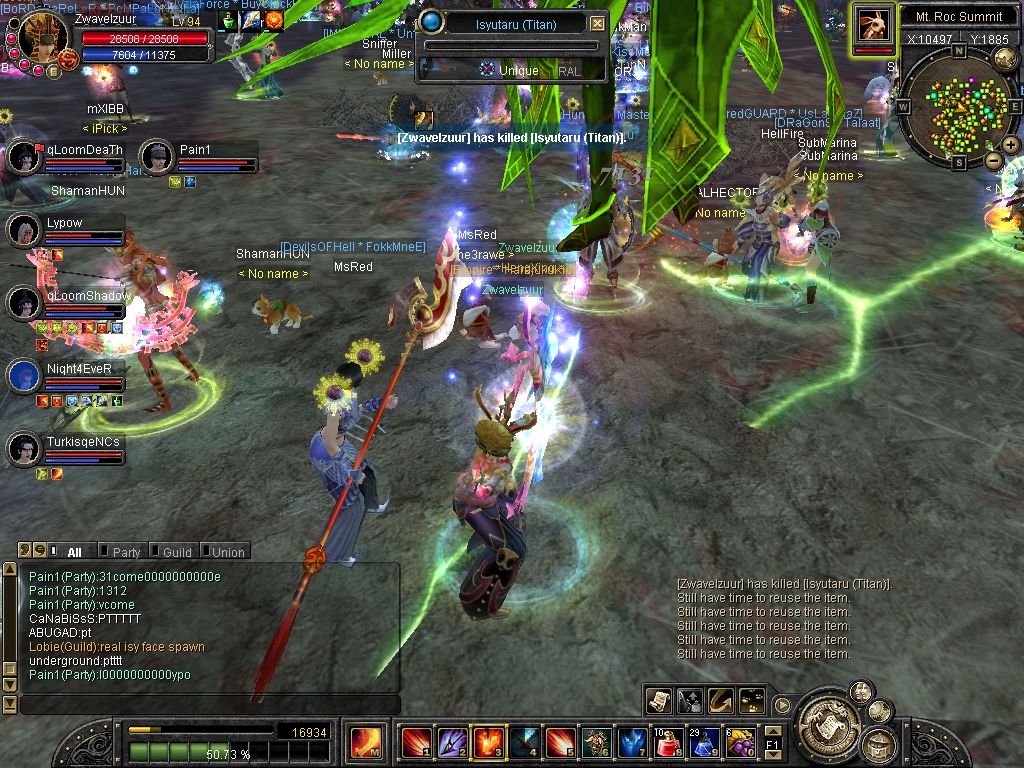Image resolution: width=1024 pixels, height=768 pixels.
Task: Zoom out the minimap with the minus button
Action: (994, 160)
